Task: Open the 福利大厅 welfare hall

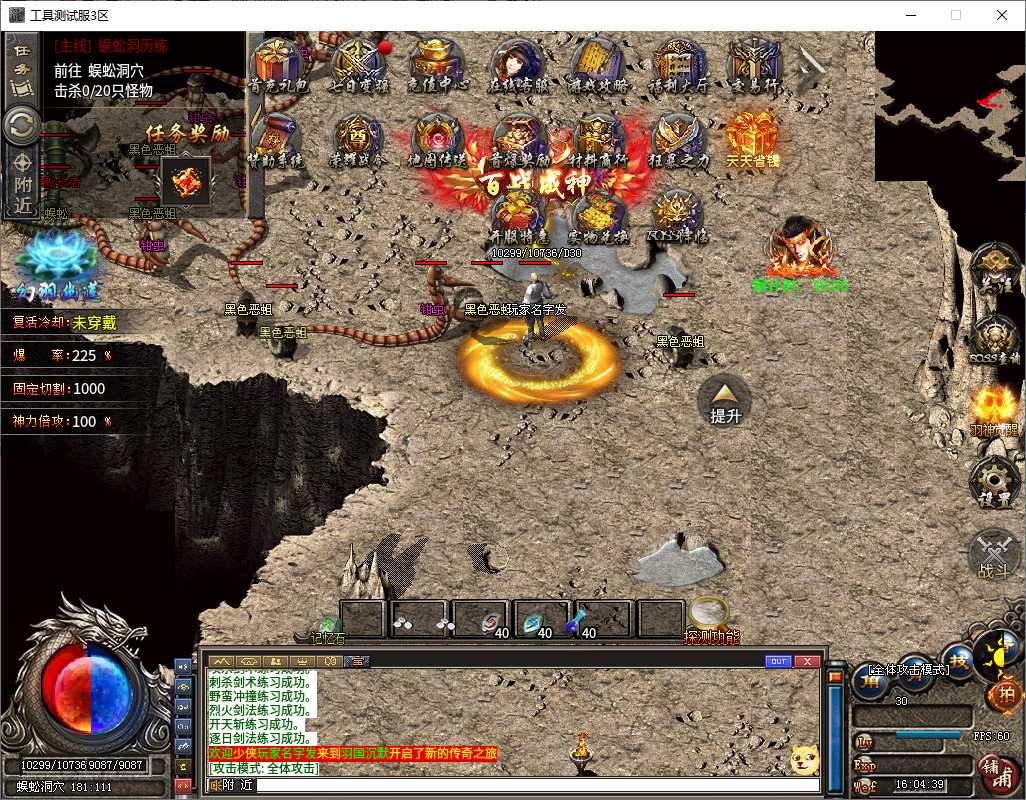Action: click(x=677, y=64)
